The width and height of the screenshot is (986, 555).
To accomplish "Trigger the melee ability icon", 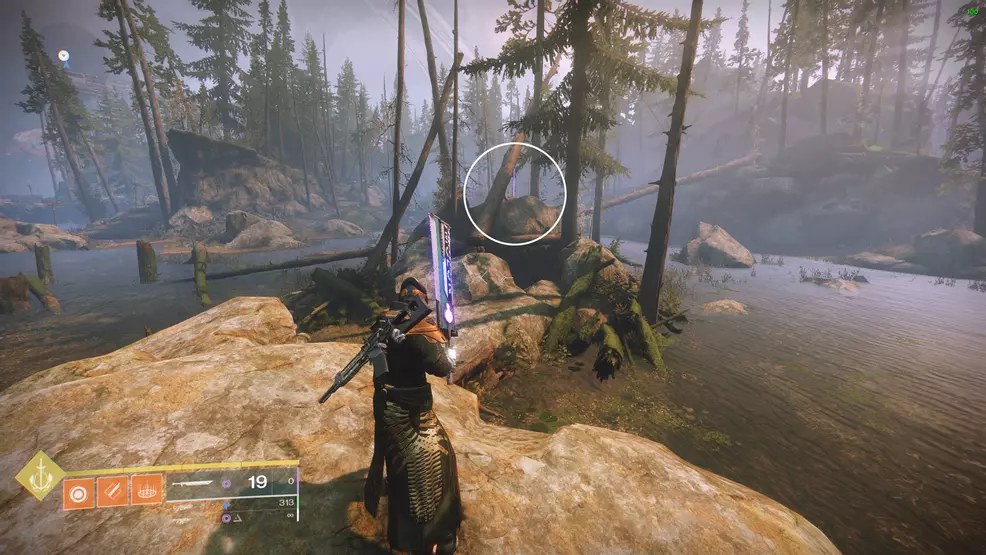I will point(111,490).
